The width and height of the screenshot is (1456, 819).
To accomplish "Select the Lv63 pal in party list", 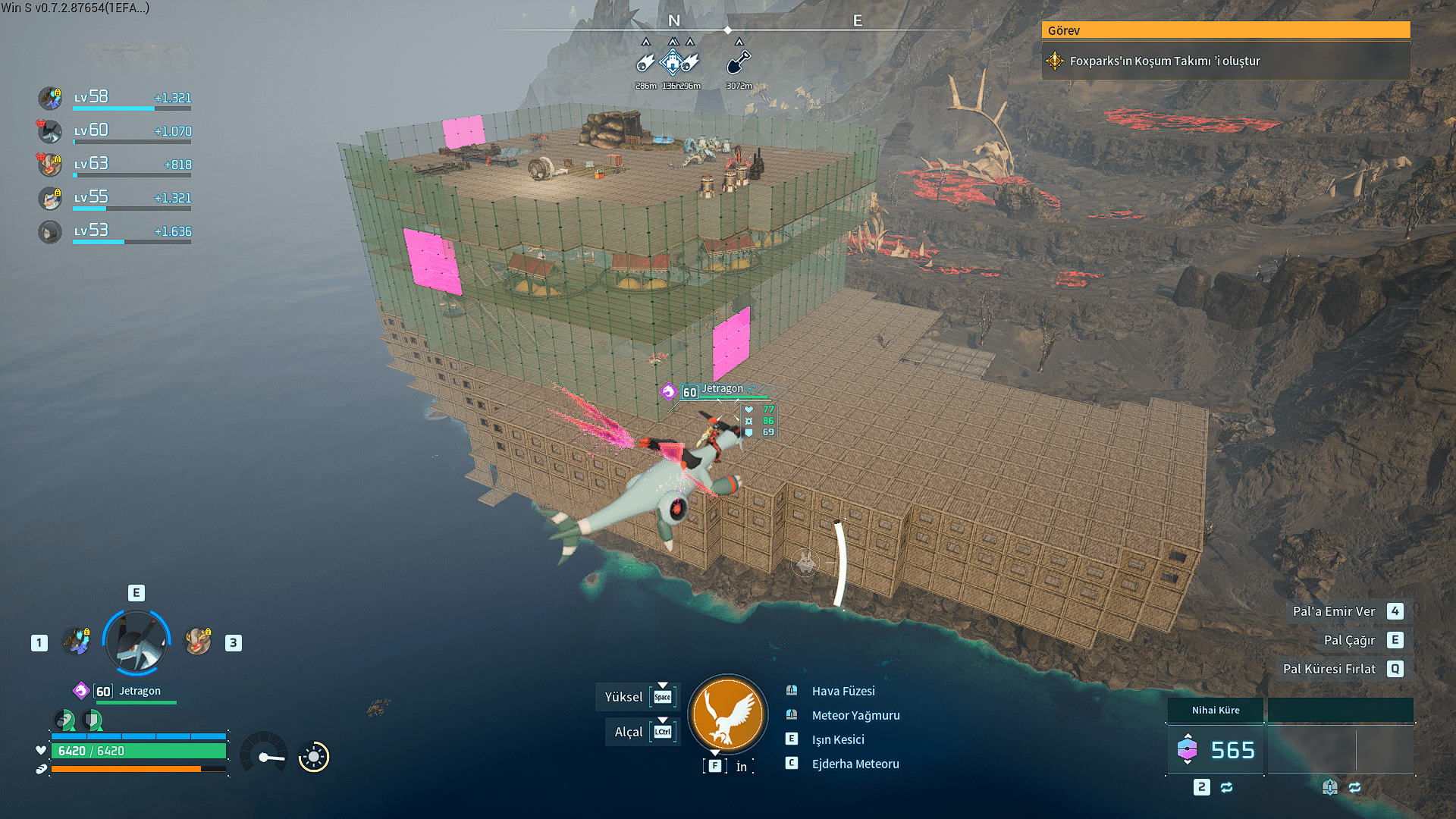I will 50,164.
